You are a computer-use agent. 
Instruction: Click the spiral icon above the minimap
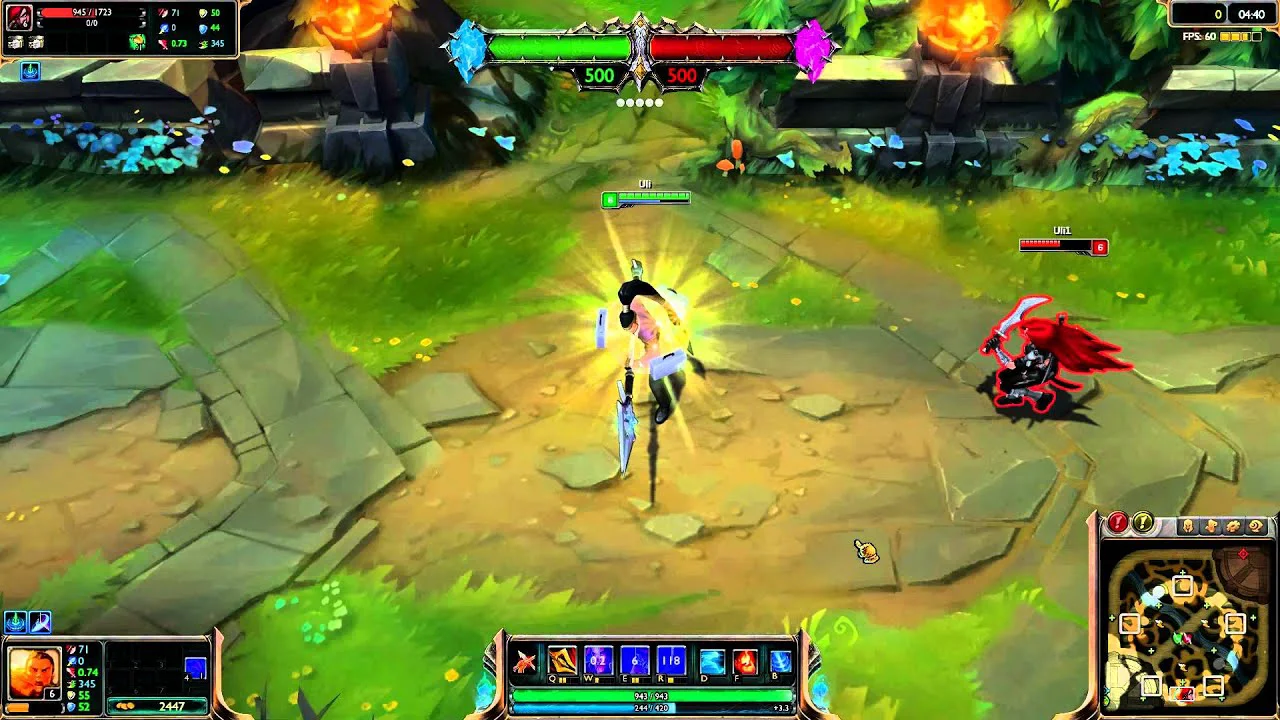1256,526
